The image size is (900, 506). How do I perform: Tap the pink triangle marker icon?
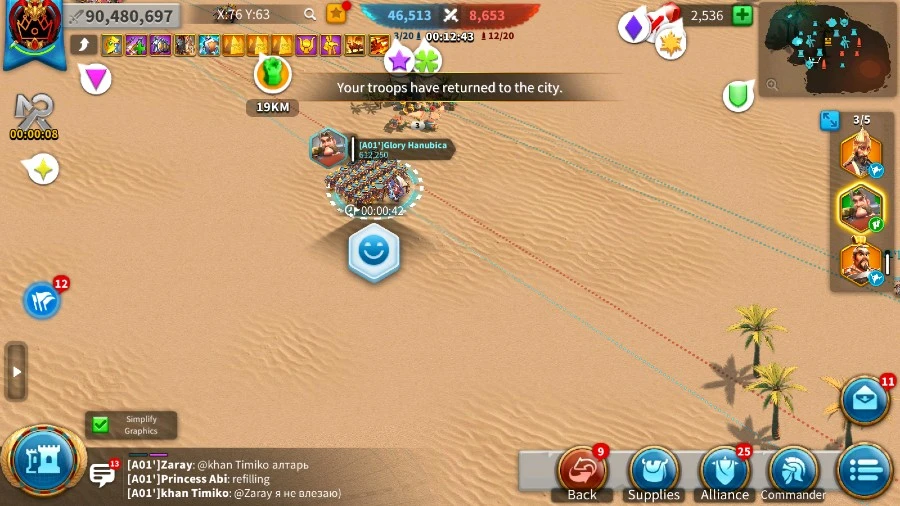pos(96,78)
